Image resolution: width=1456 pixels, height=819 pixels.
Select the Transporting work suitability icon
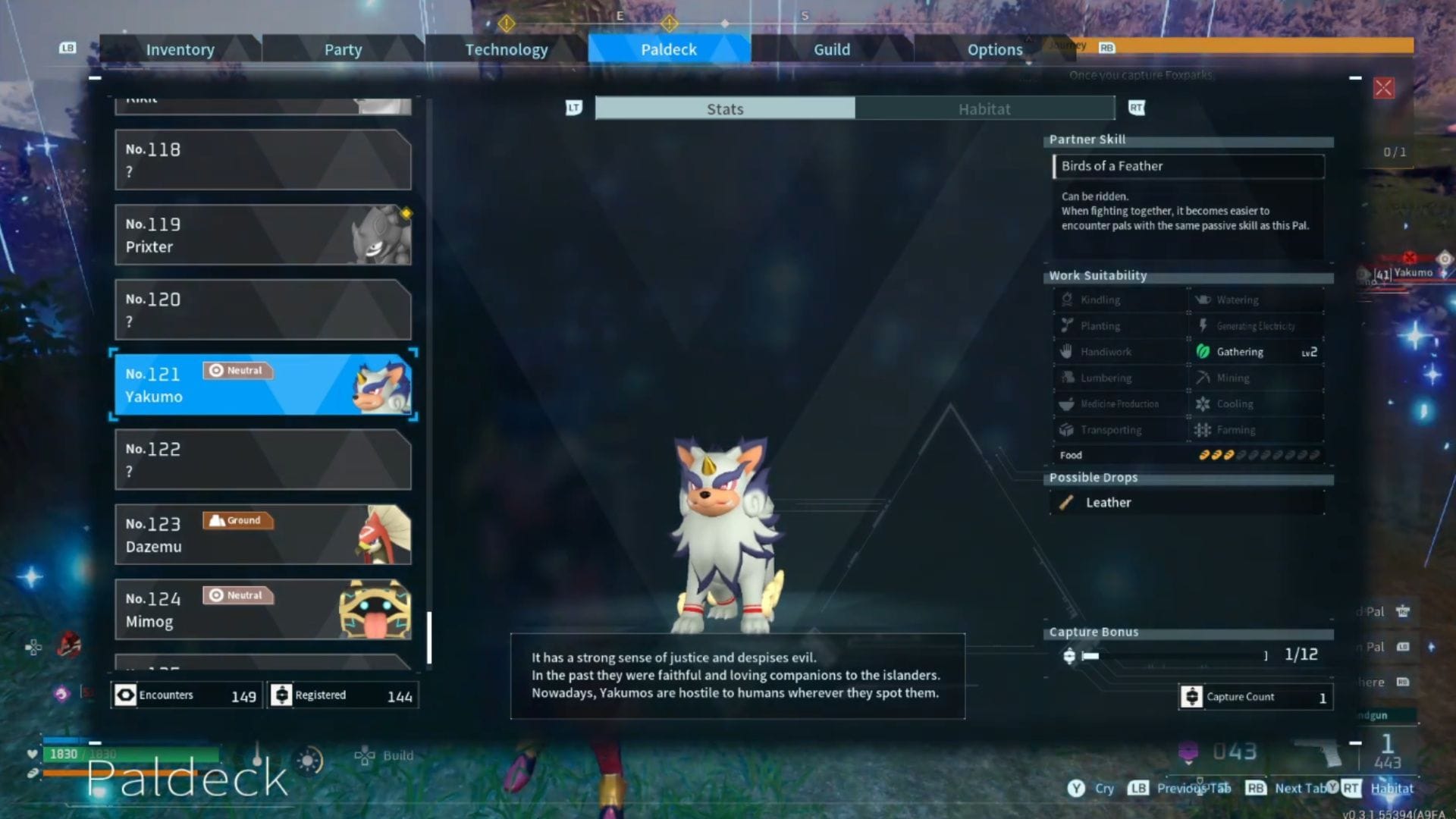[x=1068, y=429]
